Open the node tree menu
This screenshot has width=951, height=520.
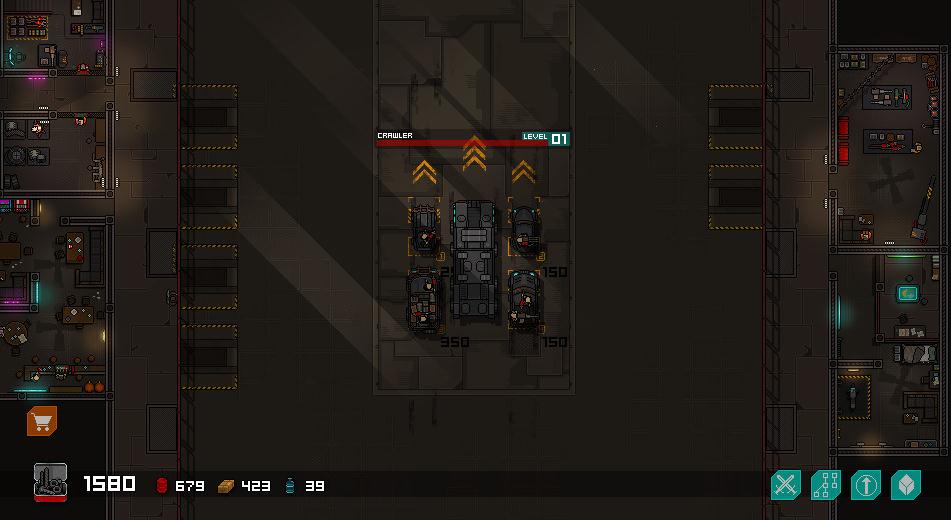pyautogui.click(x=826, y=486)
